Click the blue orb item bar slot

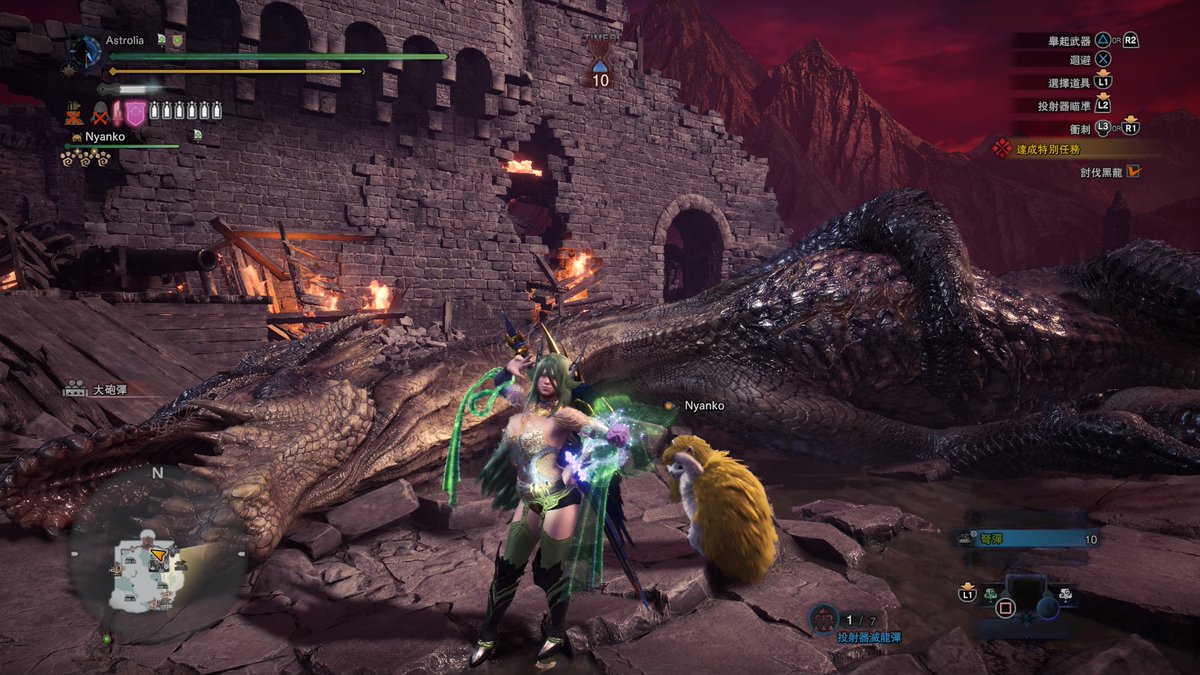[1047, 606]
